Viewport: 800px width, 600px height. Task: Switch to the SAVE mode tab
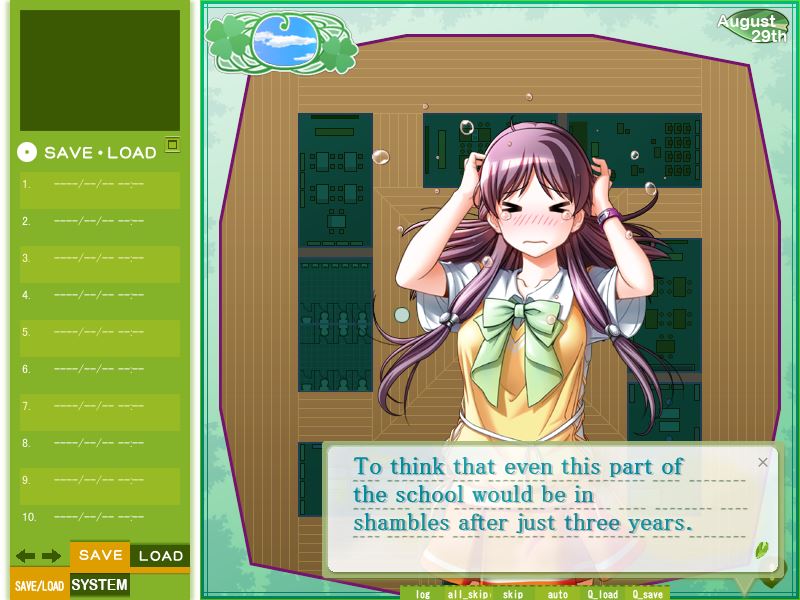(x=100, y=556)
